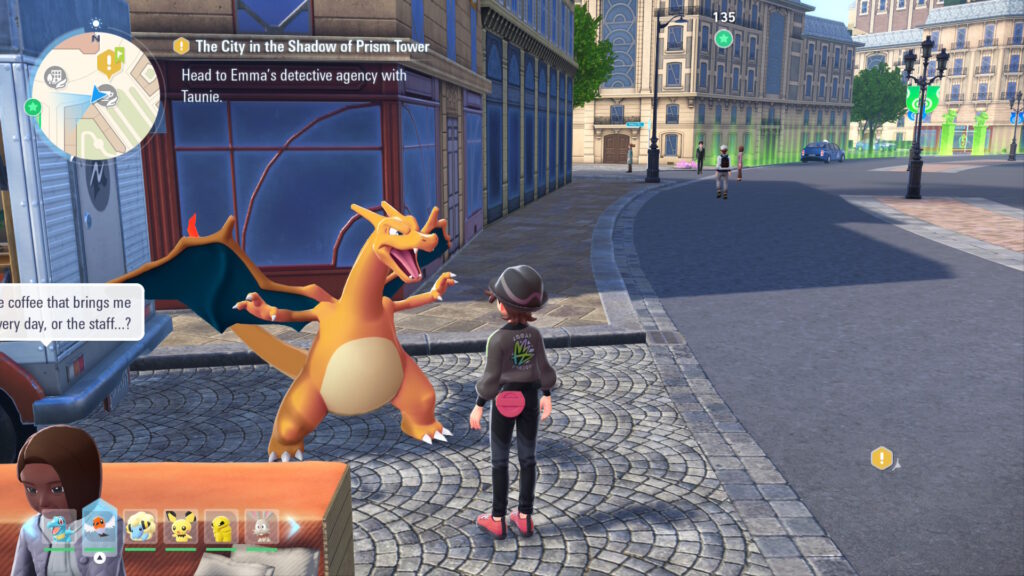Select the yellow hexagon objective marker on road

click(x=881, y=458)
